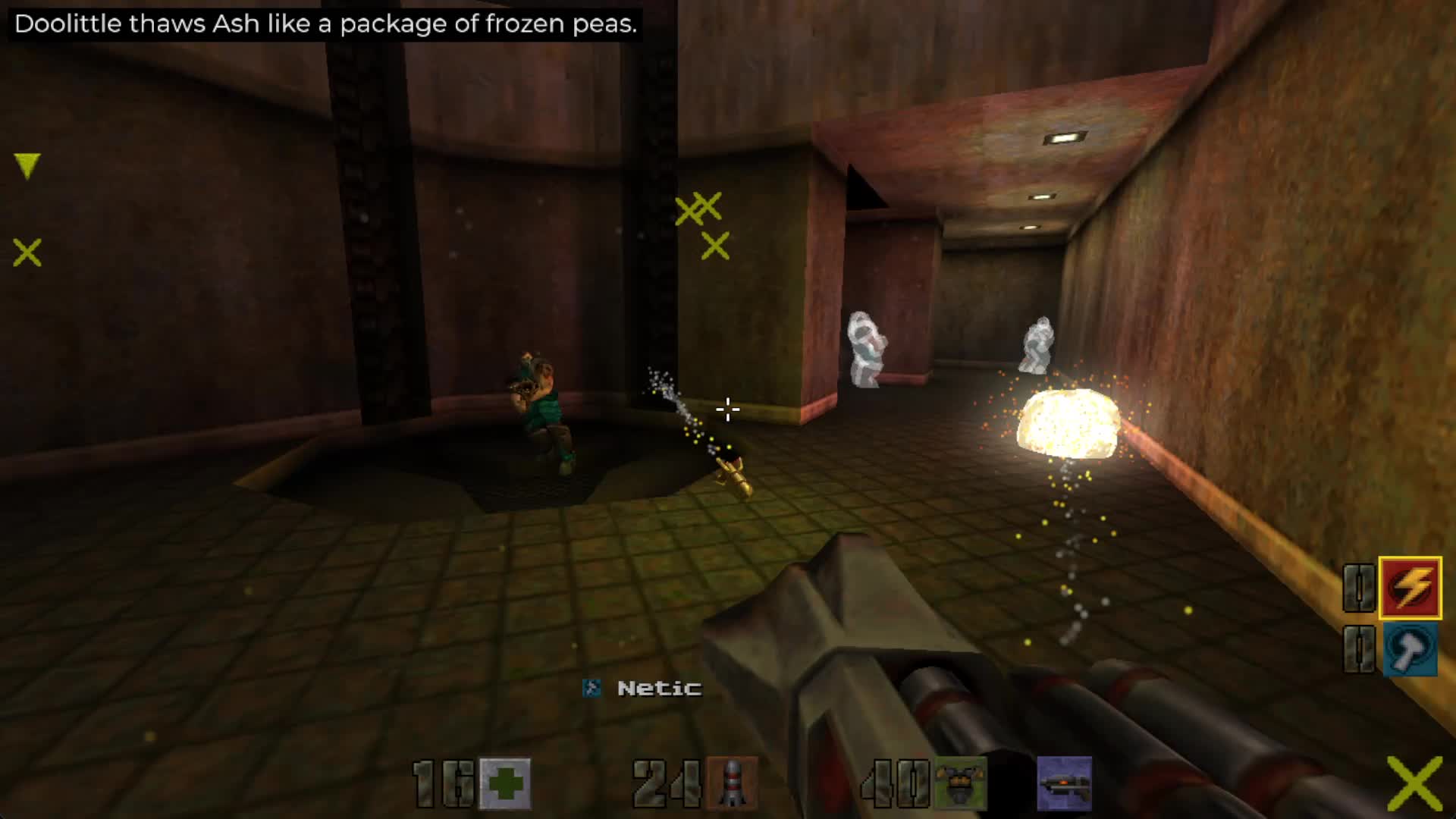Click the kill feed message about Doolittle
Image resolution: width=1456 pixels, height=819 pixels.
tap(326, 24)
